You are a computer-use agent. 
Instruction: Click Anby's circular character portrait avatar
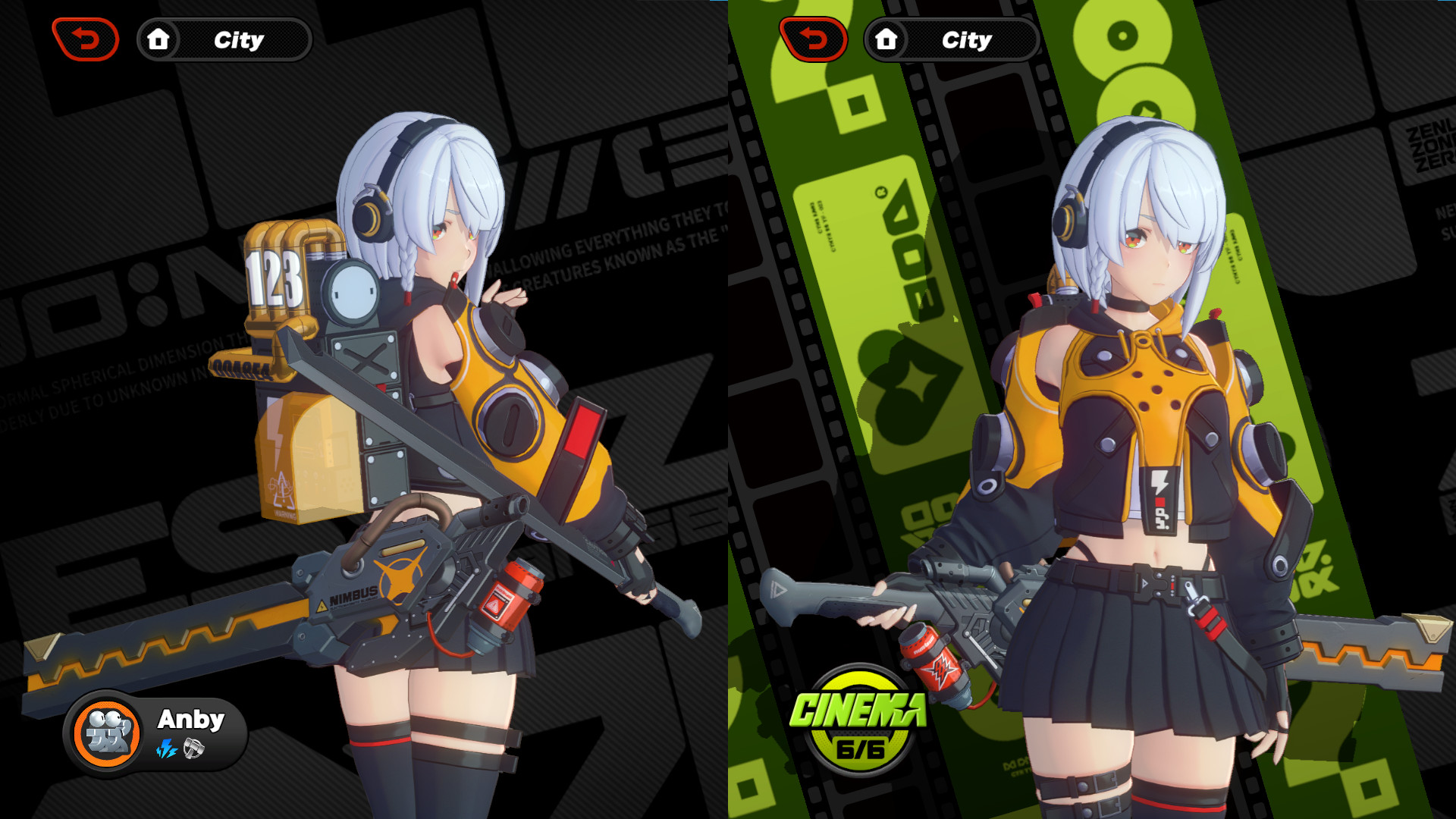click(x=106, y=730)
